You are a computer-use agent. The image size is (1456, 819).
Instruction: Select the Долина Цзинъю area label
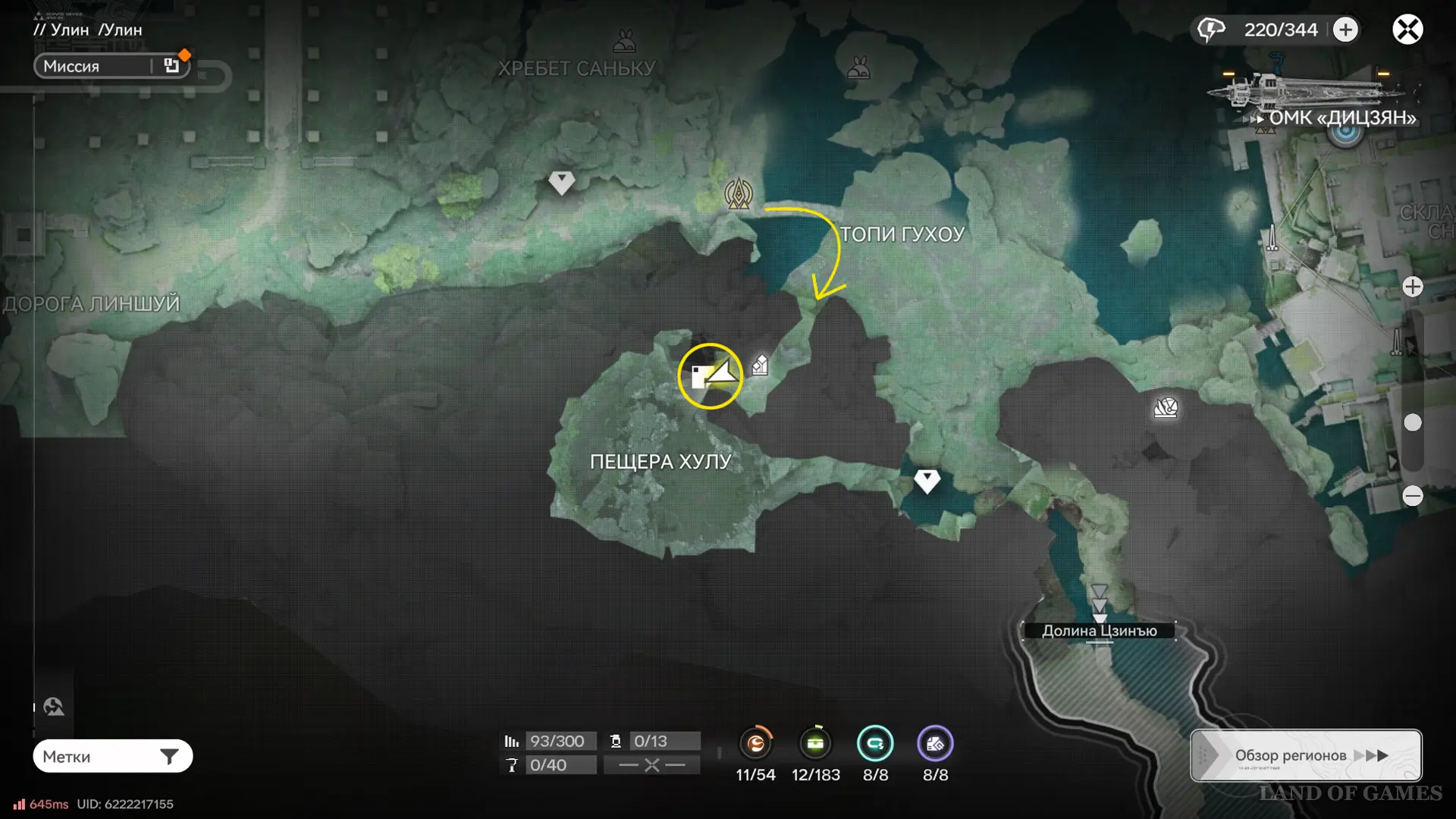(1099, 630)
